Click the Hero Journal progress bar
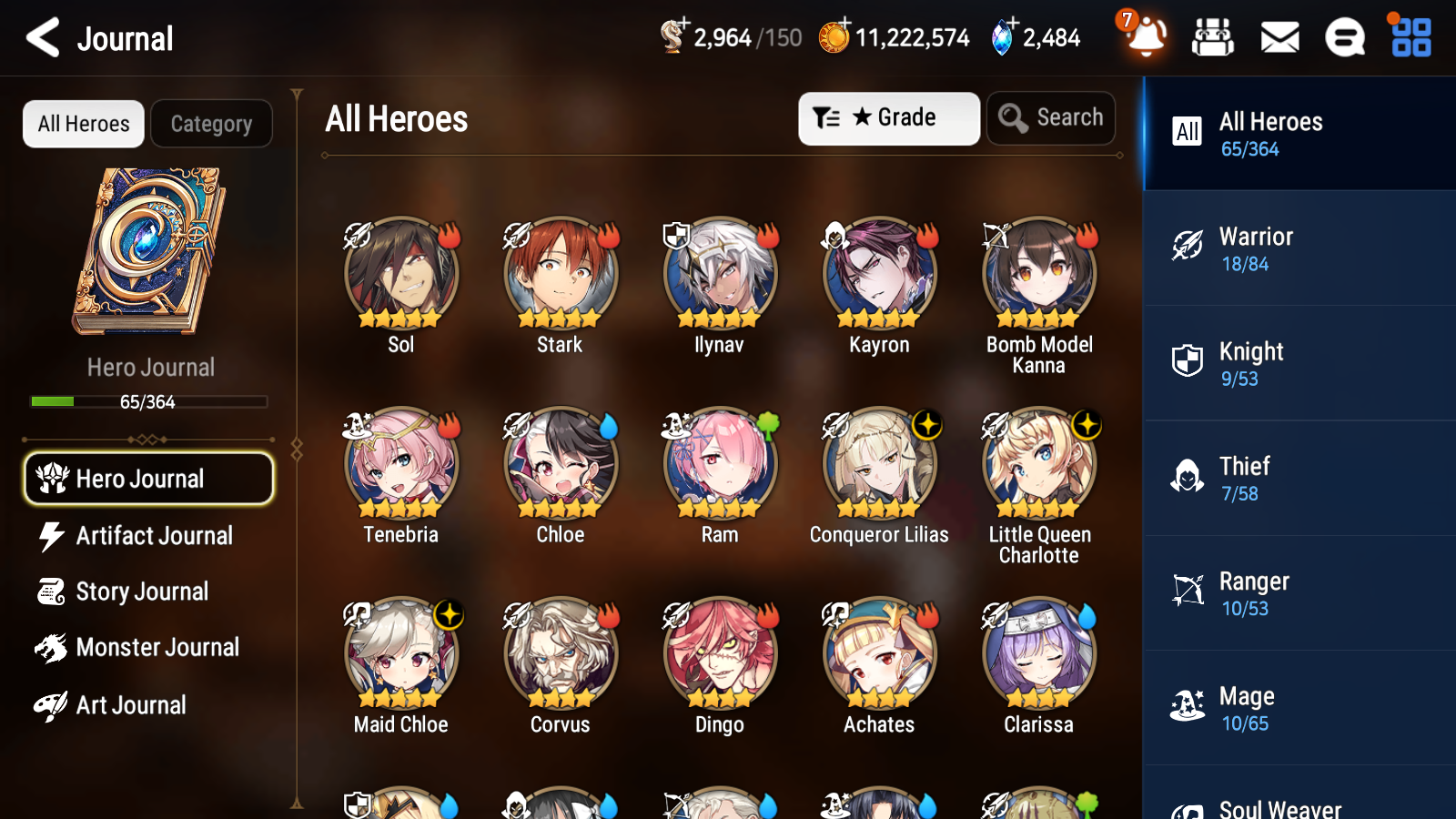This screenshot has height=819, width=1456. (x=149, y=401)
